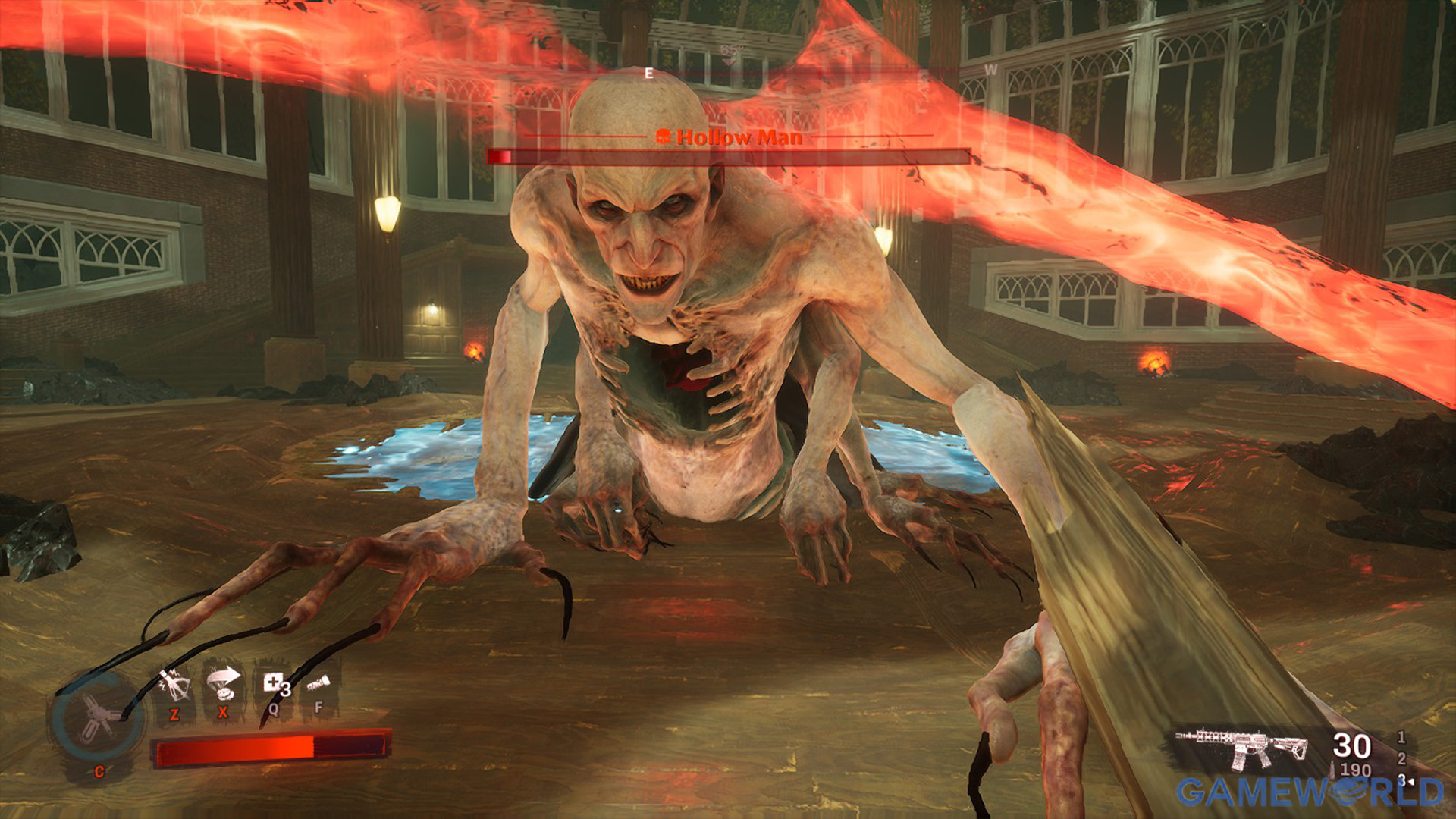
Task: Use the electrified crossbow ability
Action: click(174, 685)
